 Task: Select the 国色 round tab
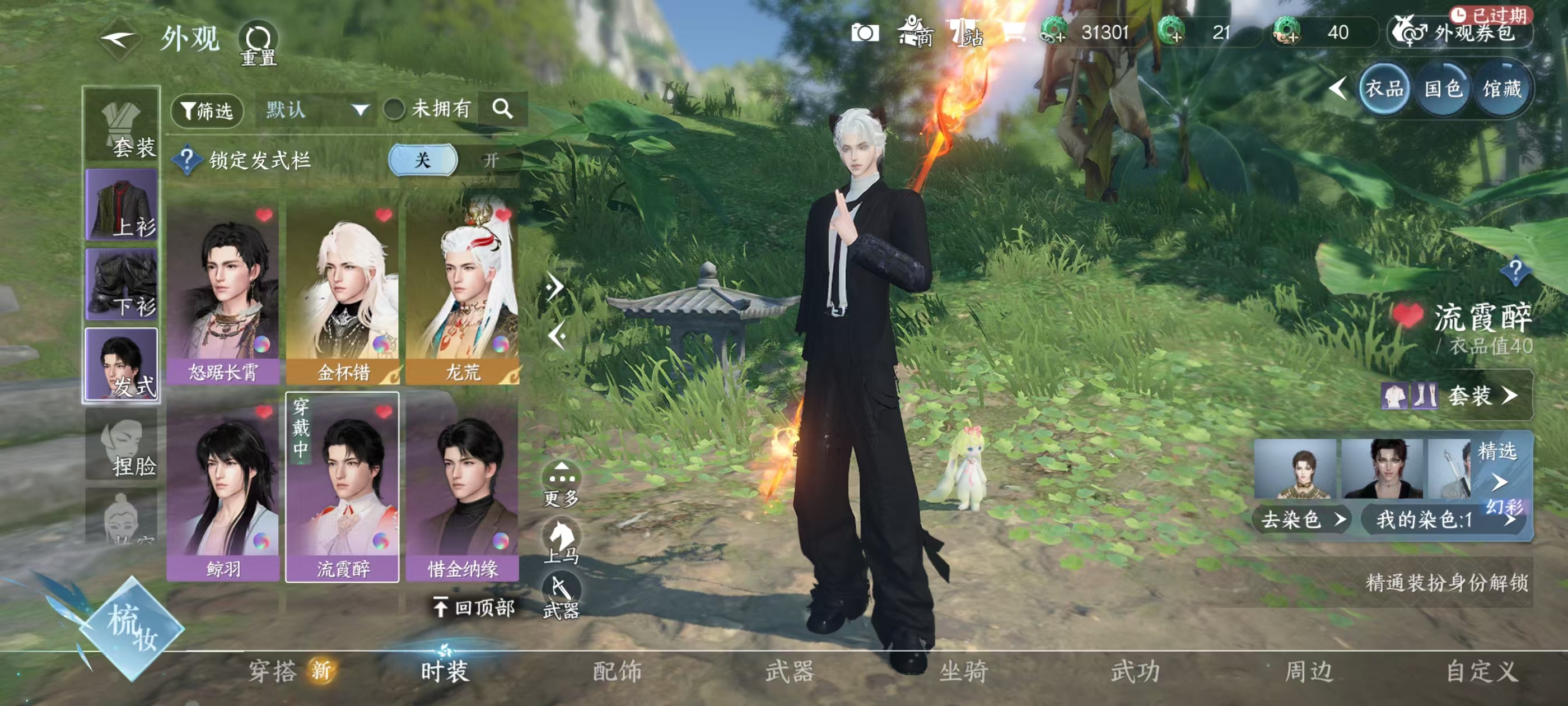[x=1443, y=90]
